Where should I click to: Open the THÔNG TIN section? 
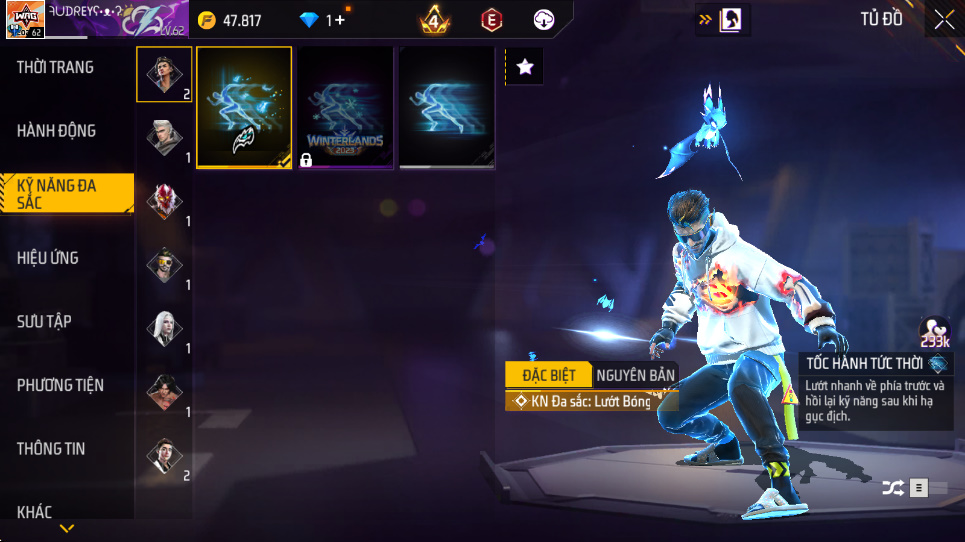tap(51, 449)
